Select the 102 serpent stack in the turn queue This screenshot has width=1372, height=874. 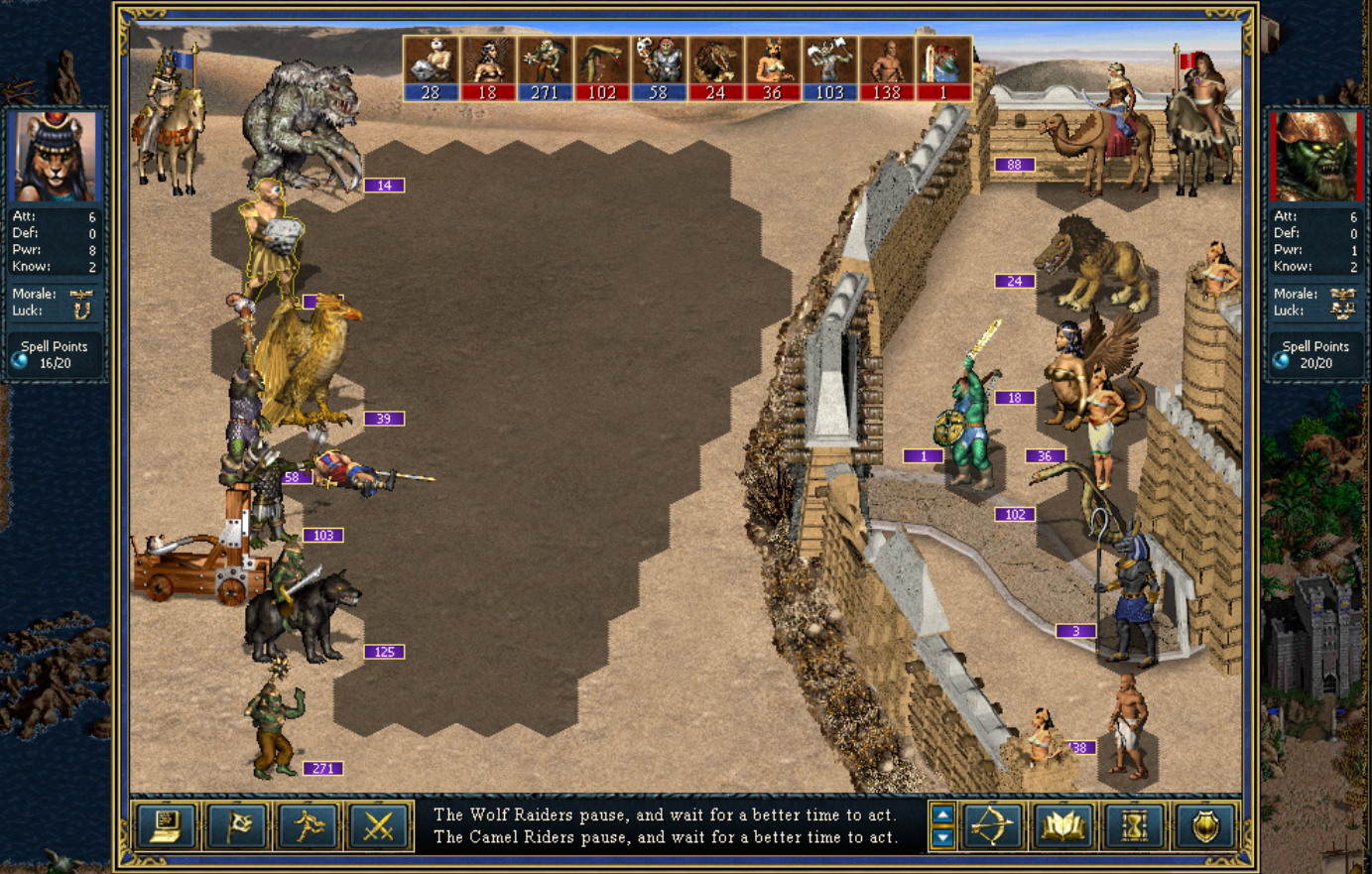602,68
